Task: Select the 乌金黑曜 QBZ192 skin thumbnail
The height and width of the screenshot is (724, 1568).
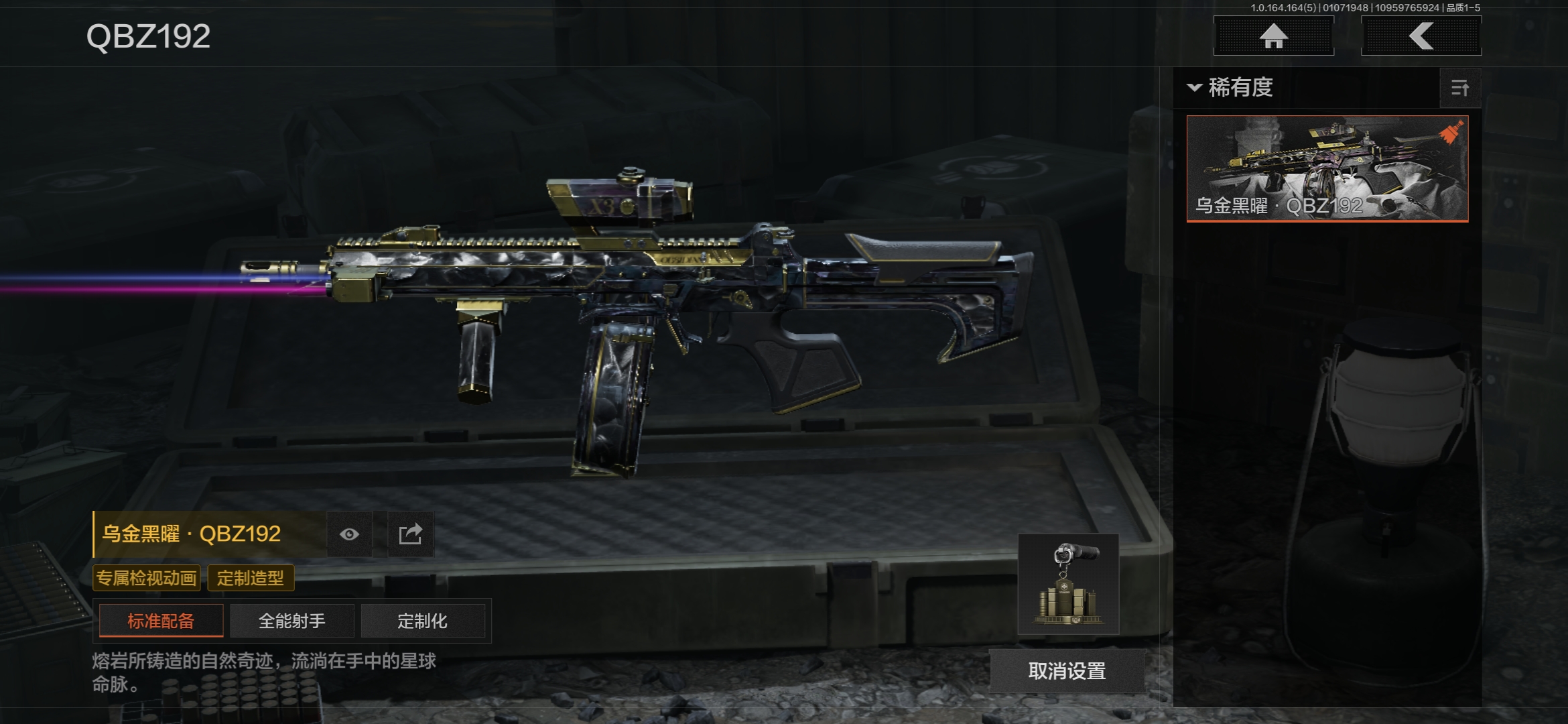Action: (x=1327, y=168)
